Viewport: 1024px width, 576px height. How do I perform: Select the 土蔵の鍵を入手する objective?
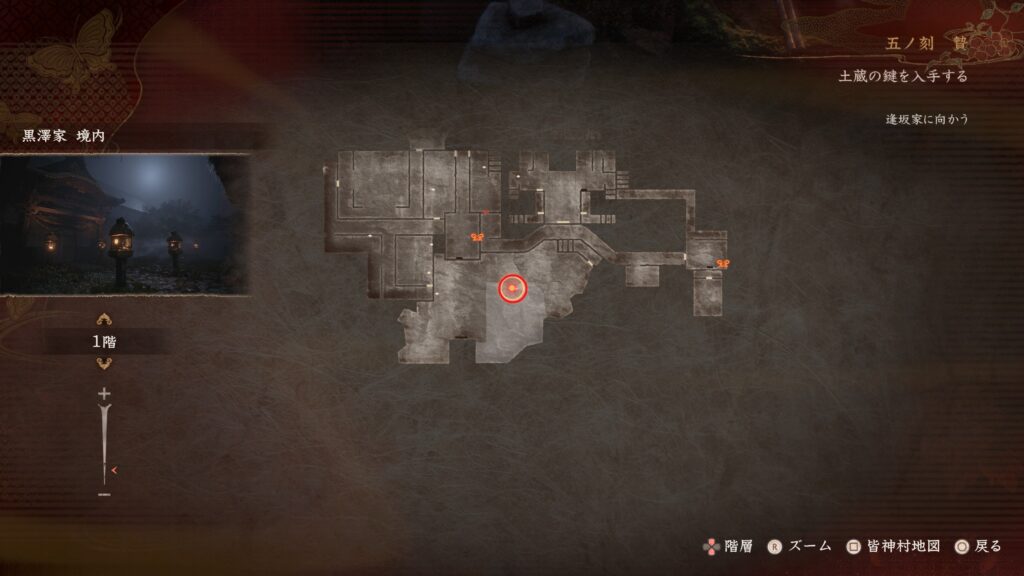pos(902,77)
